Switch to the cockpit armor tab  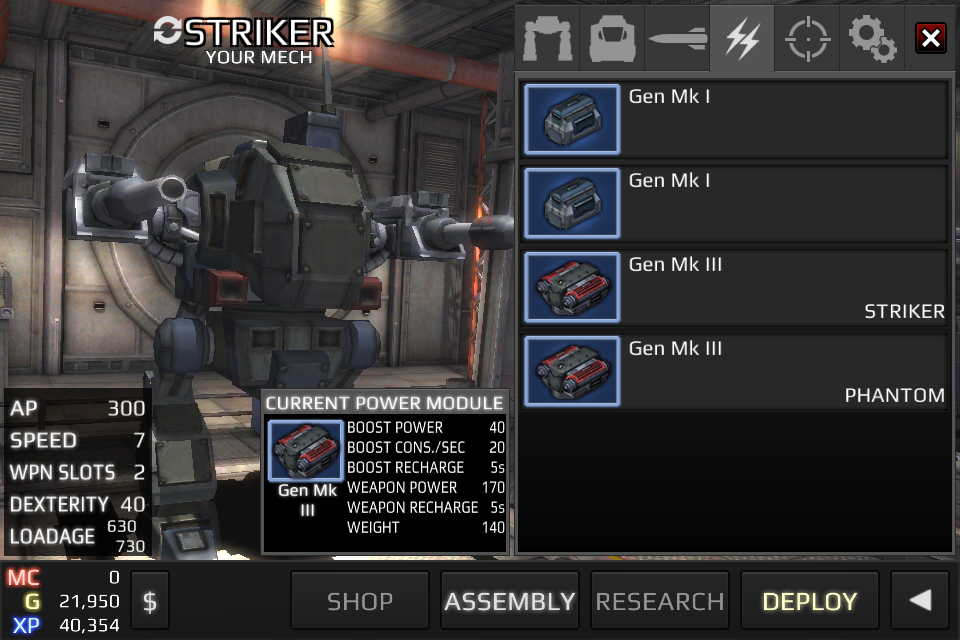coord(612,39)
